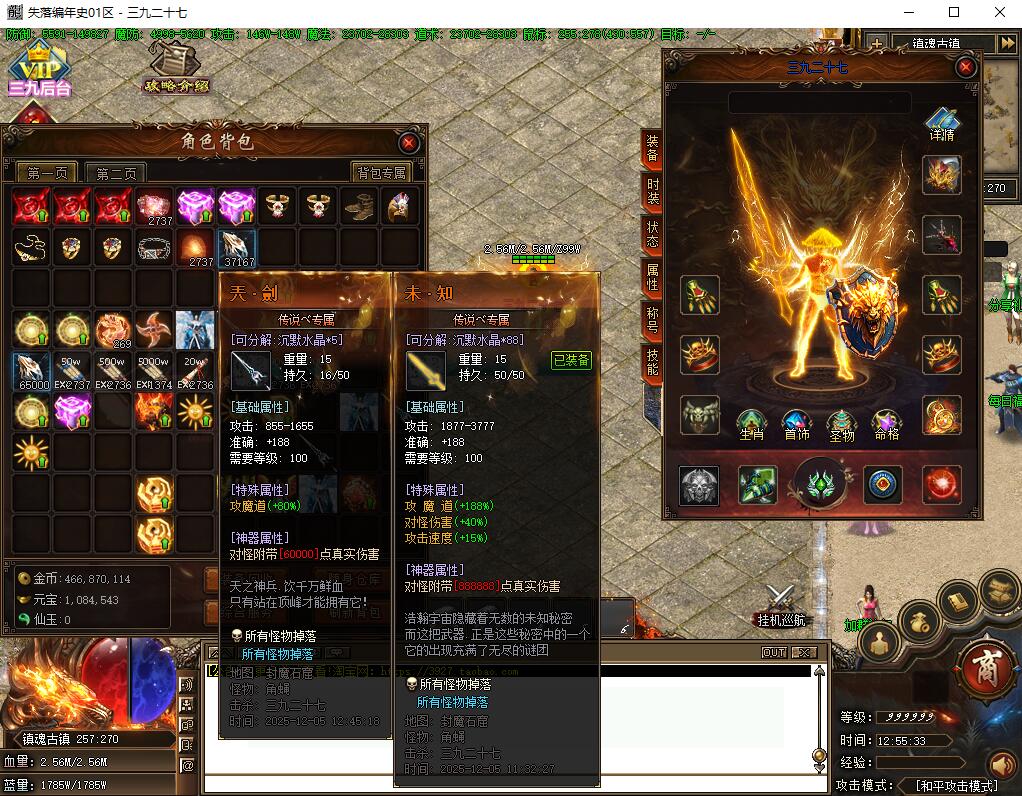
Task: Open the VIP 三九后台 icon
Action: pos(40,68)
